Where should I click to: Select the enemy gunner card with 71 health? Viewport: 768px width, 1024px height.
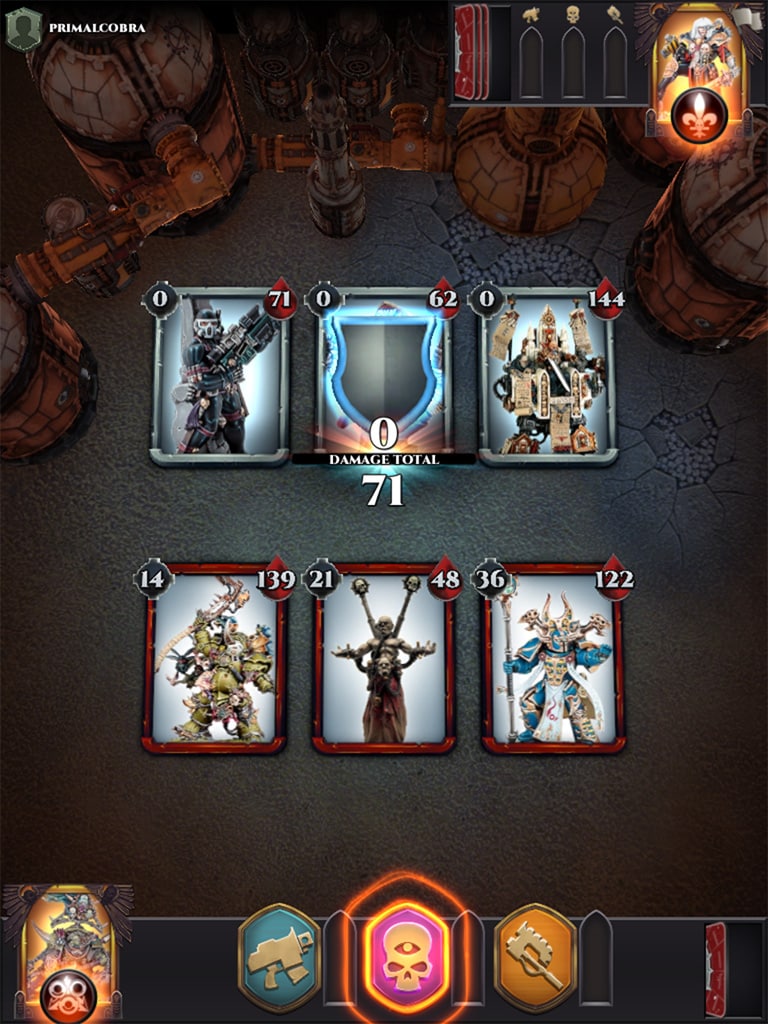tap(221, 376)
